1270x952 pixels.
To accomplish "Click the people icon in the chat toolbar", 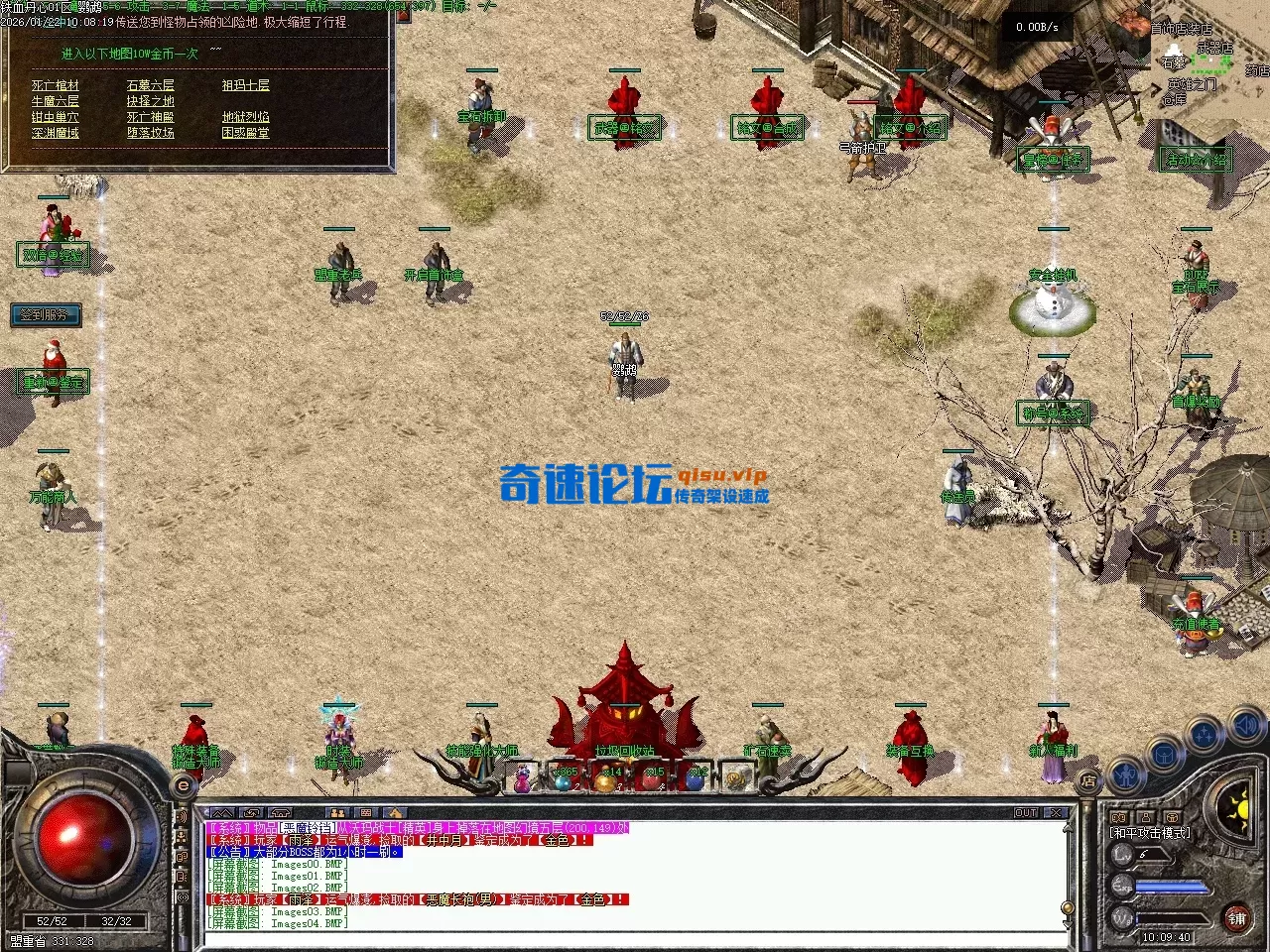I will coord(338,813).
